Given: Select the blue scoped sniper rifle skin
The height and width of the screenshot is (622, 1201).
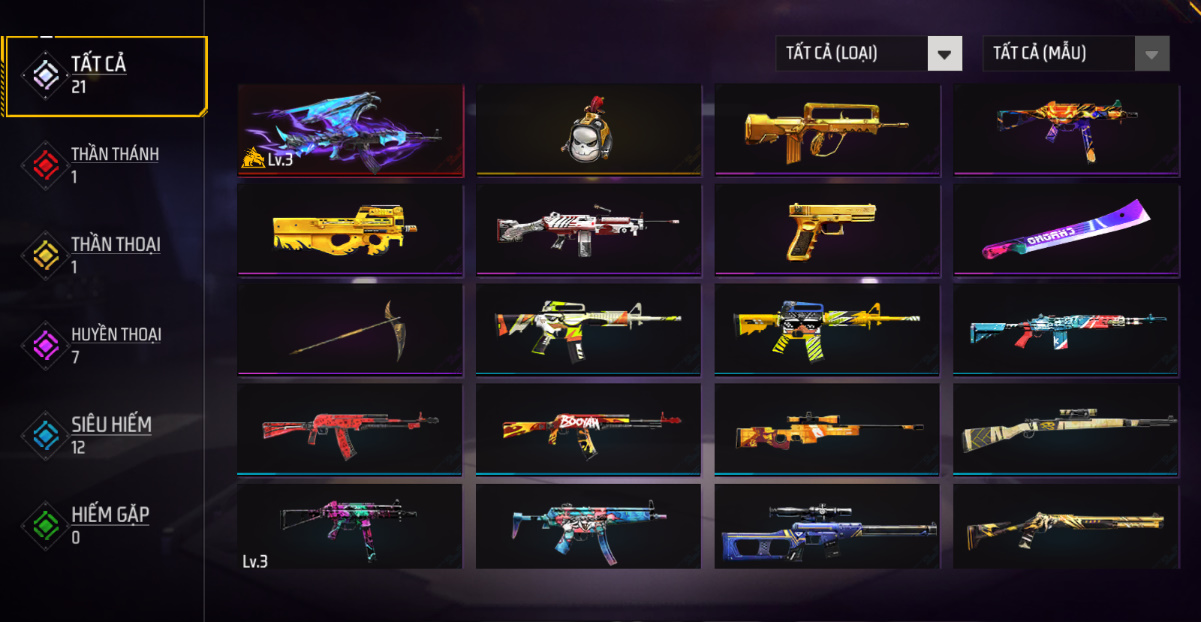Looking at the screenshot, I should click(827, 527).
